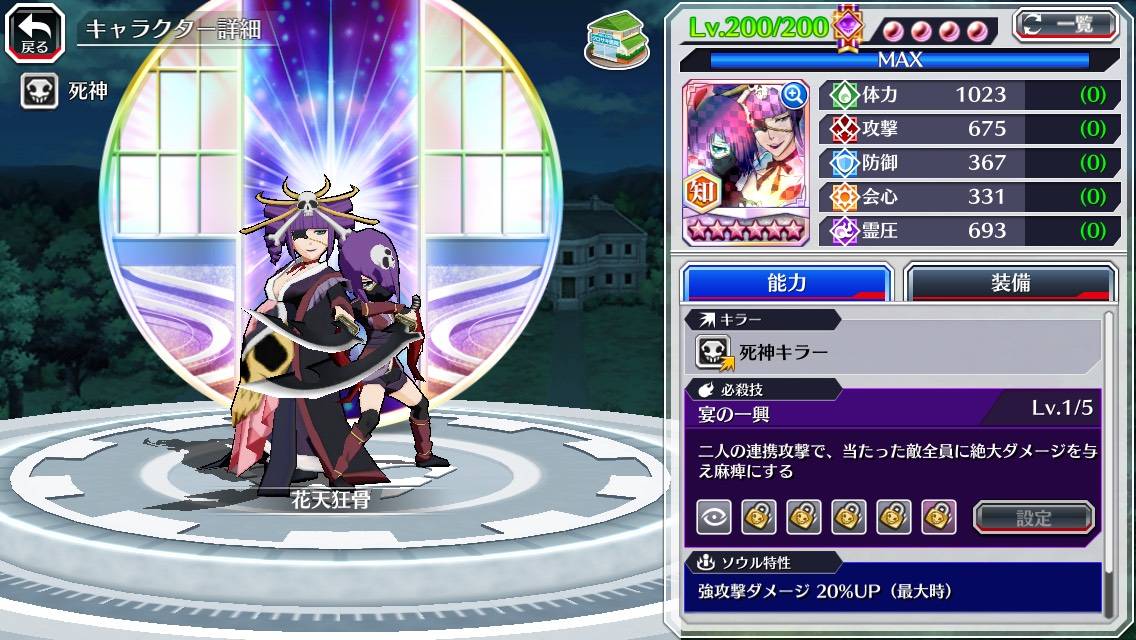Go back using the 戻る button
The image size is (1136, 640).
[35, 31]
